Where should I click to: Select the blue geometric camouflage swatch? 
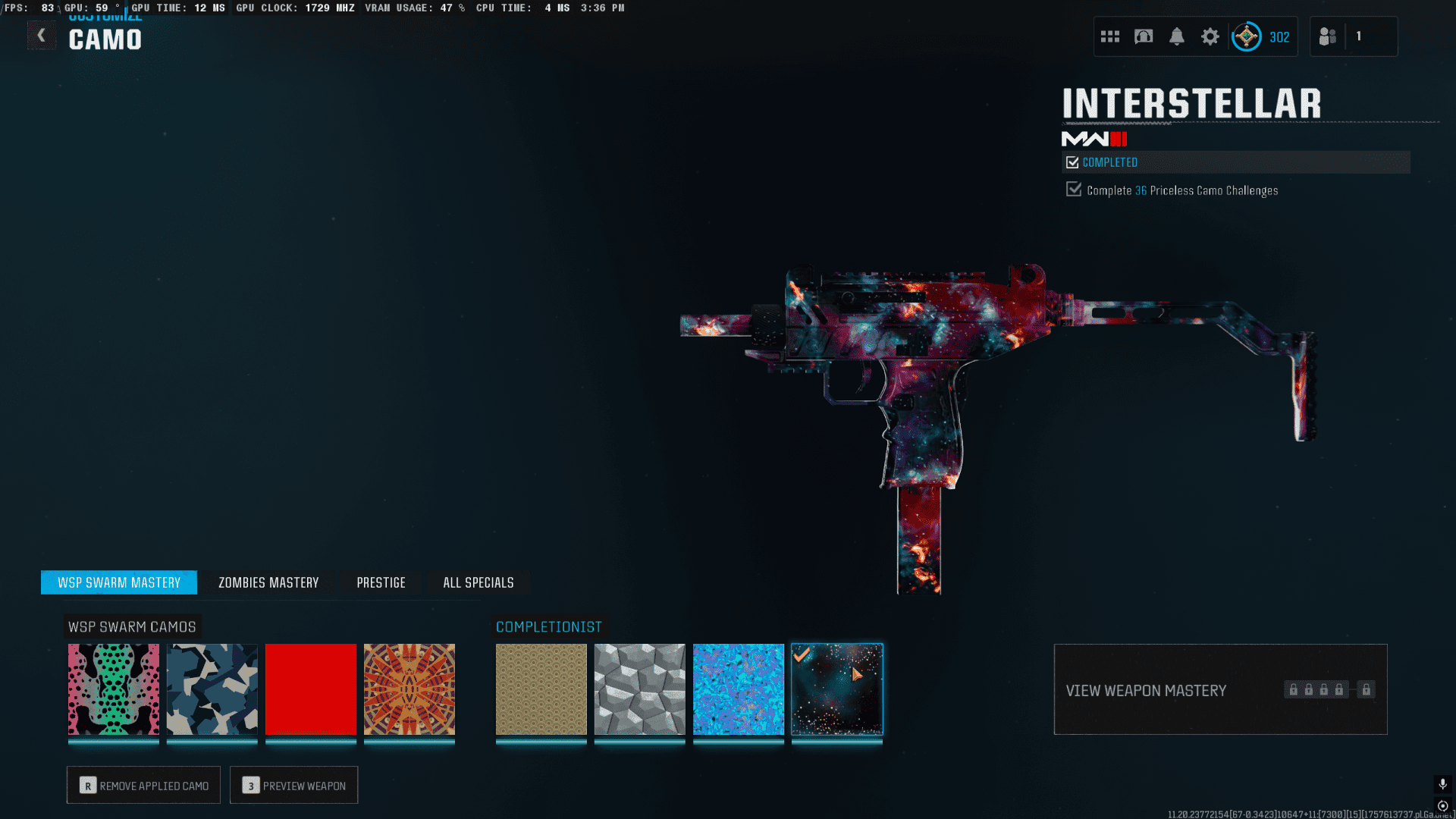tap(212, 689)
